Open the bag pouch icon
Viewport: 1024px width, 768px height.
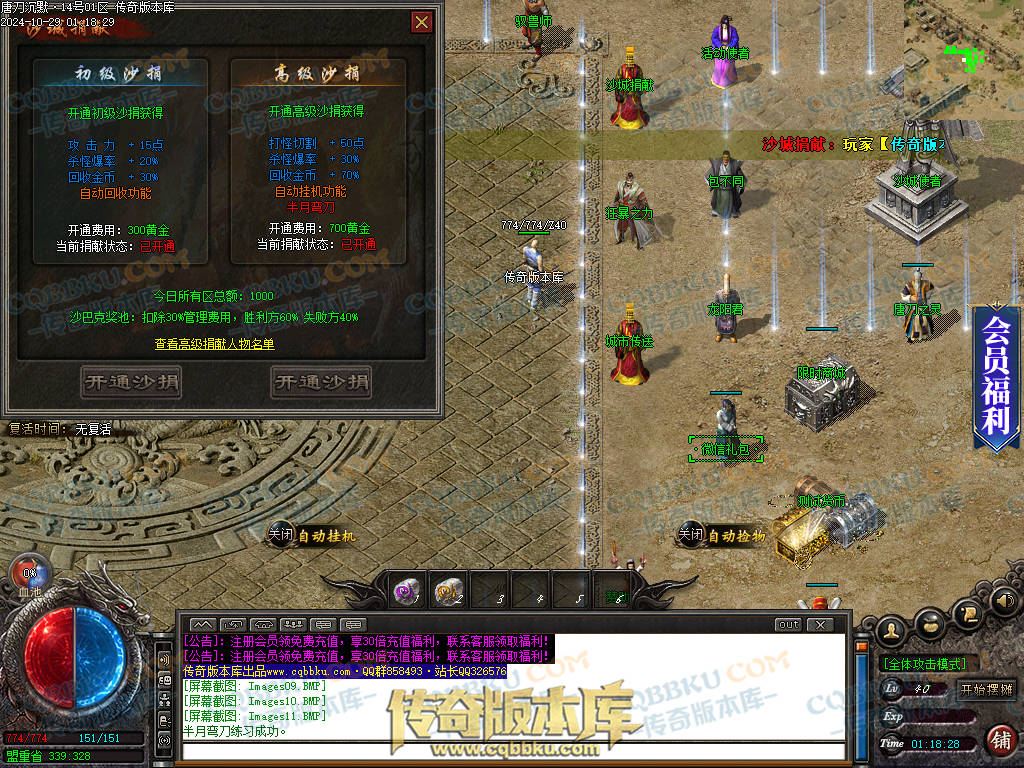[932, 621]
